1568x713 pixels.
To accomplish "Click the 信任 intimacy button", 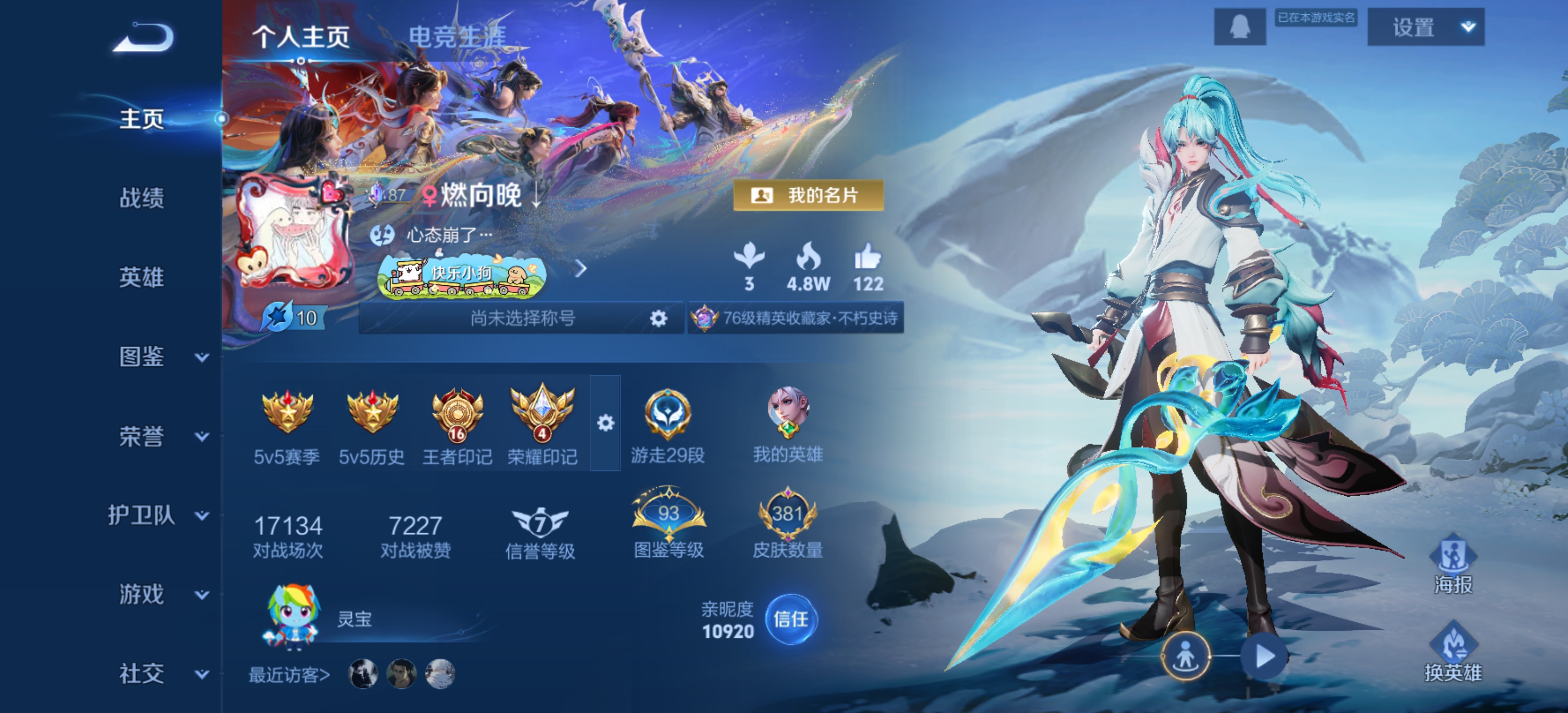I will click(791, 619).
